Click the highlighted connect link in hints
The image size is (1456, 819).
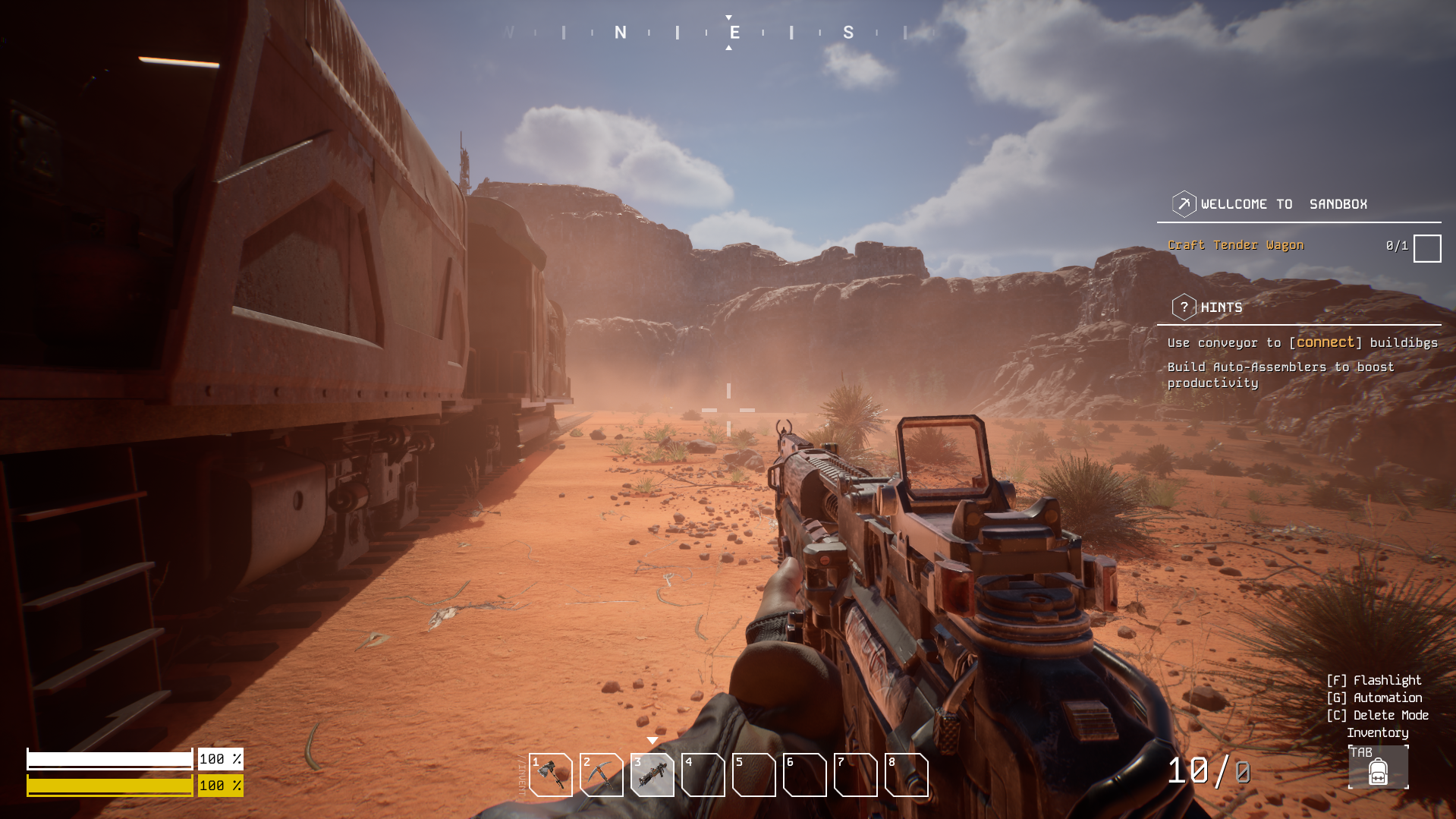click(x=1324, y=342)
